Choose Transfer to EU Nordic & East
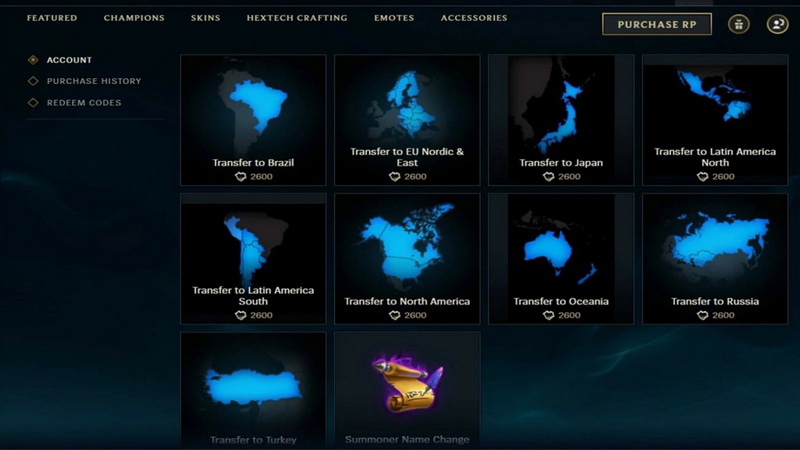 407,120
